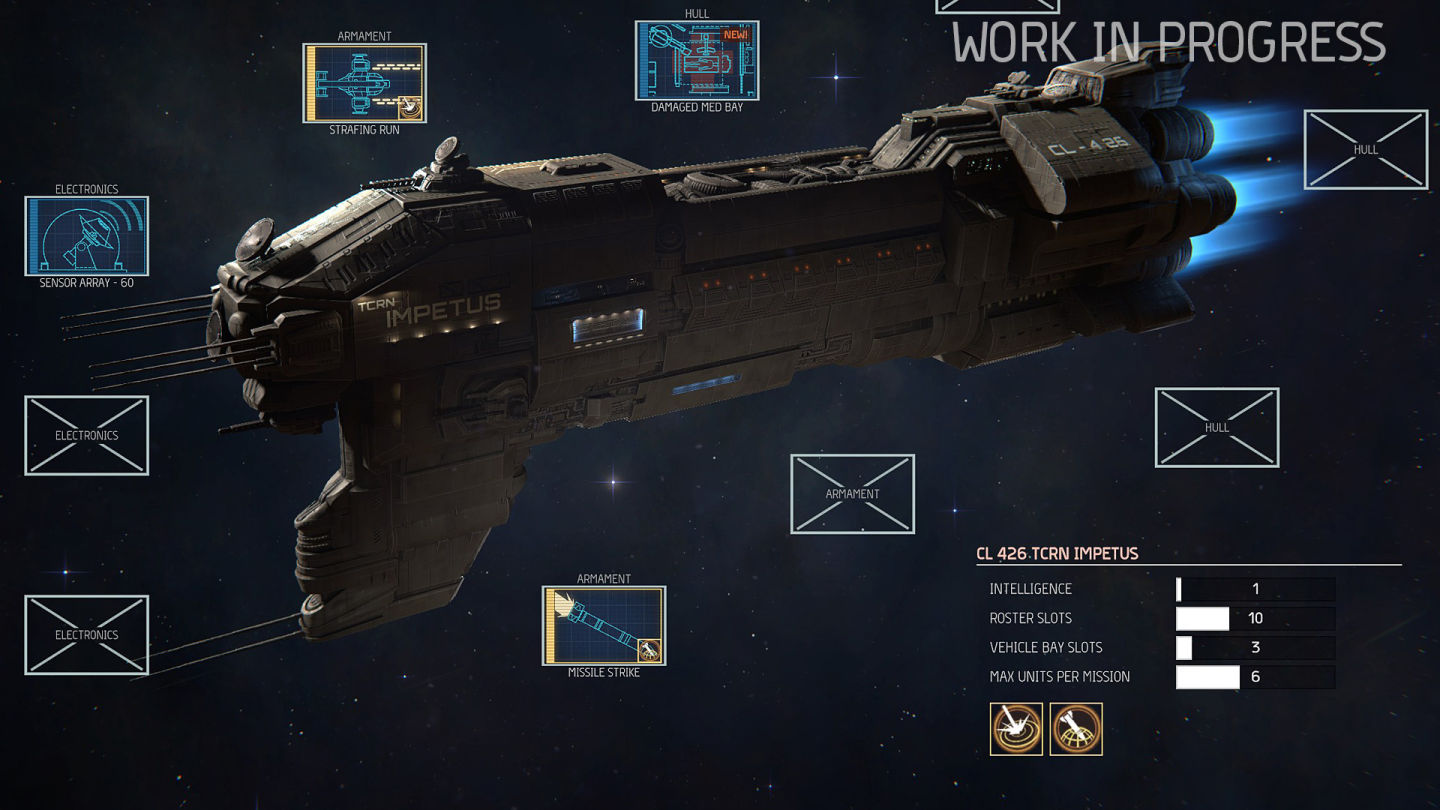Viewport: 1440px width, 810px height.
Task: Activate the impact-burst ability icon in stats panel
Action: pyautogui.click(x=1016, y=729)
